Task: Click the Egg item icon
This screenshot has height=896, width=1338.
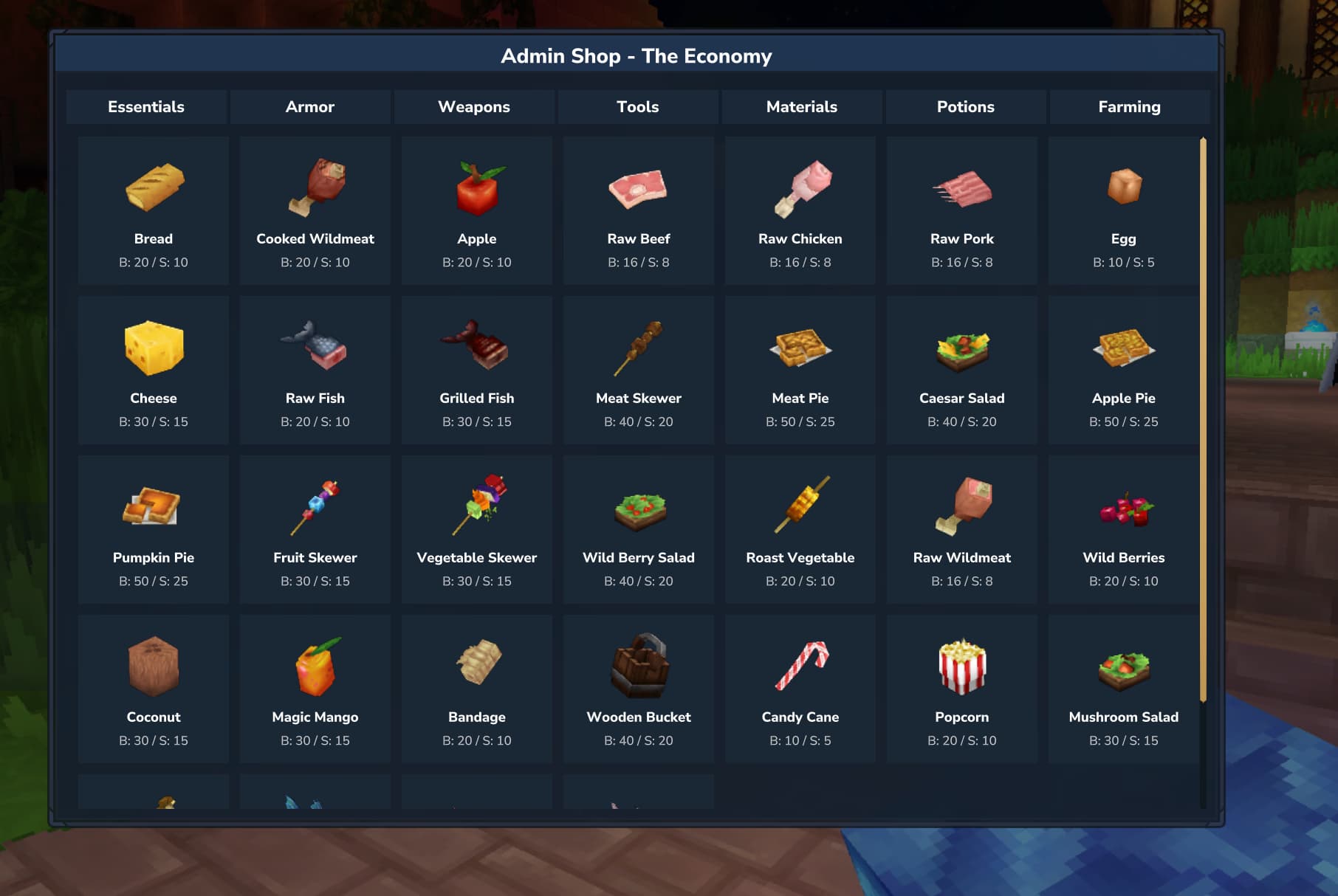Action: pyautogui.click(x=1123, y=187)
